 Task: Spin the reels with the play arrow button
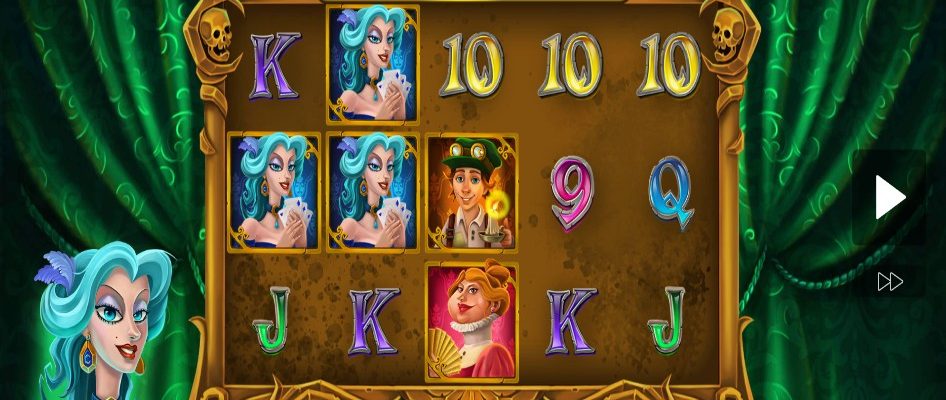(889, 198)
